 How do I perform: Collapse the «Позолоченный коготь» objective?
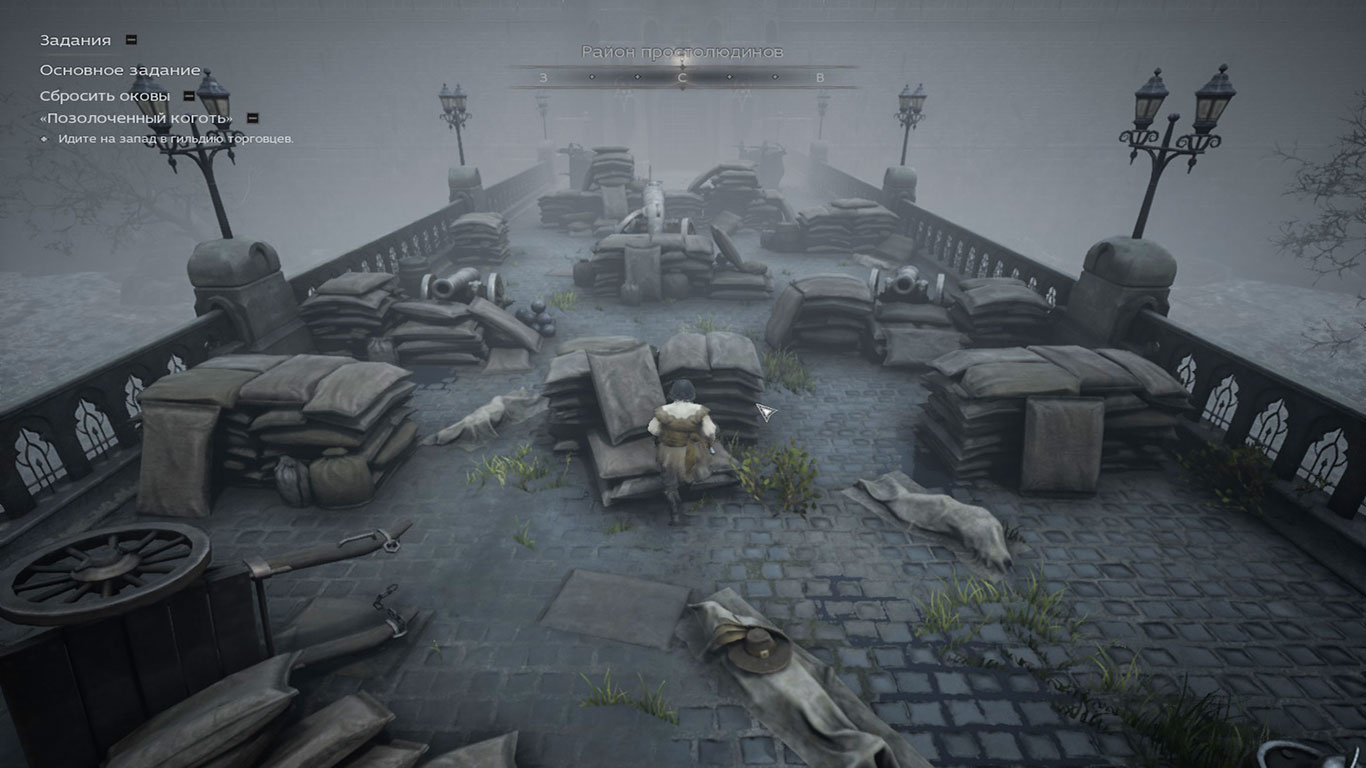click(253, 118)
